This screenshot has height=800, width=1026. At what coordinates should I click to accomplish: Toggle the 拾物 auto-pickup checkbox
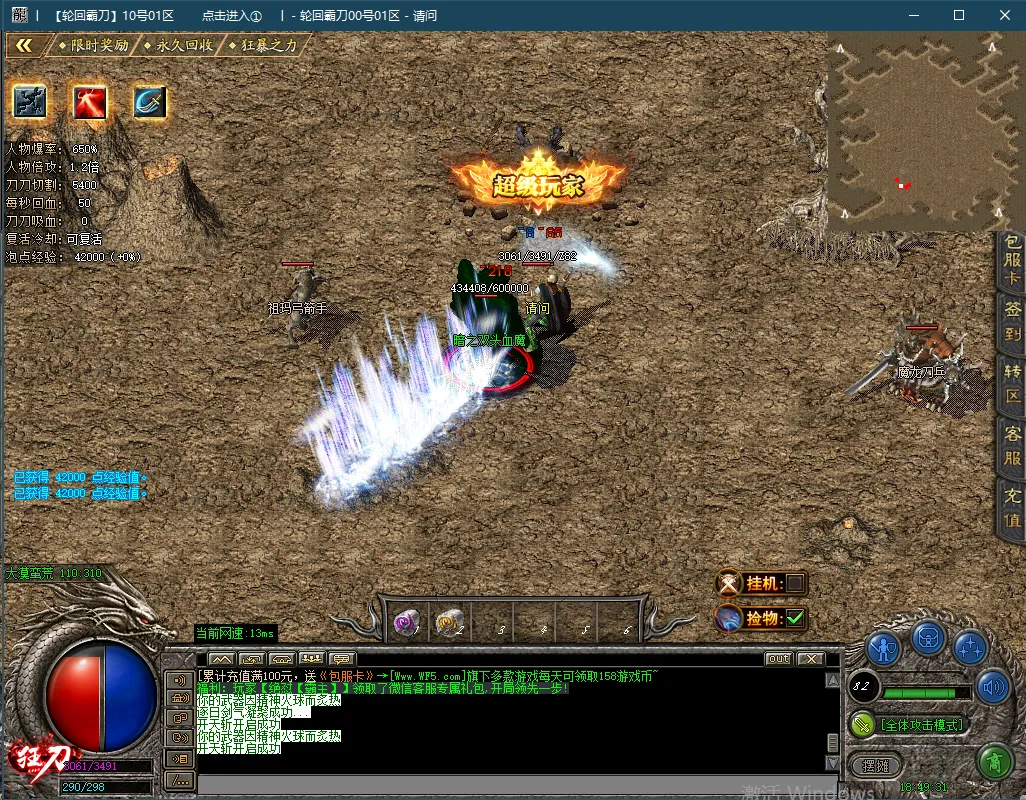pyautogui.click(x=795, y=618)
